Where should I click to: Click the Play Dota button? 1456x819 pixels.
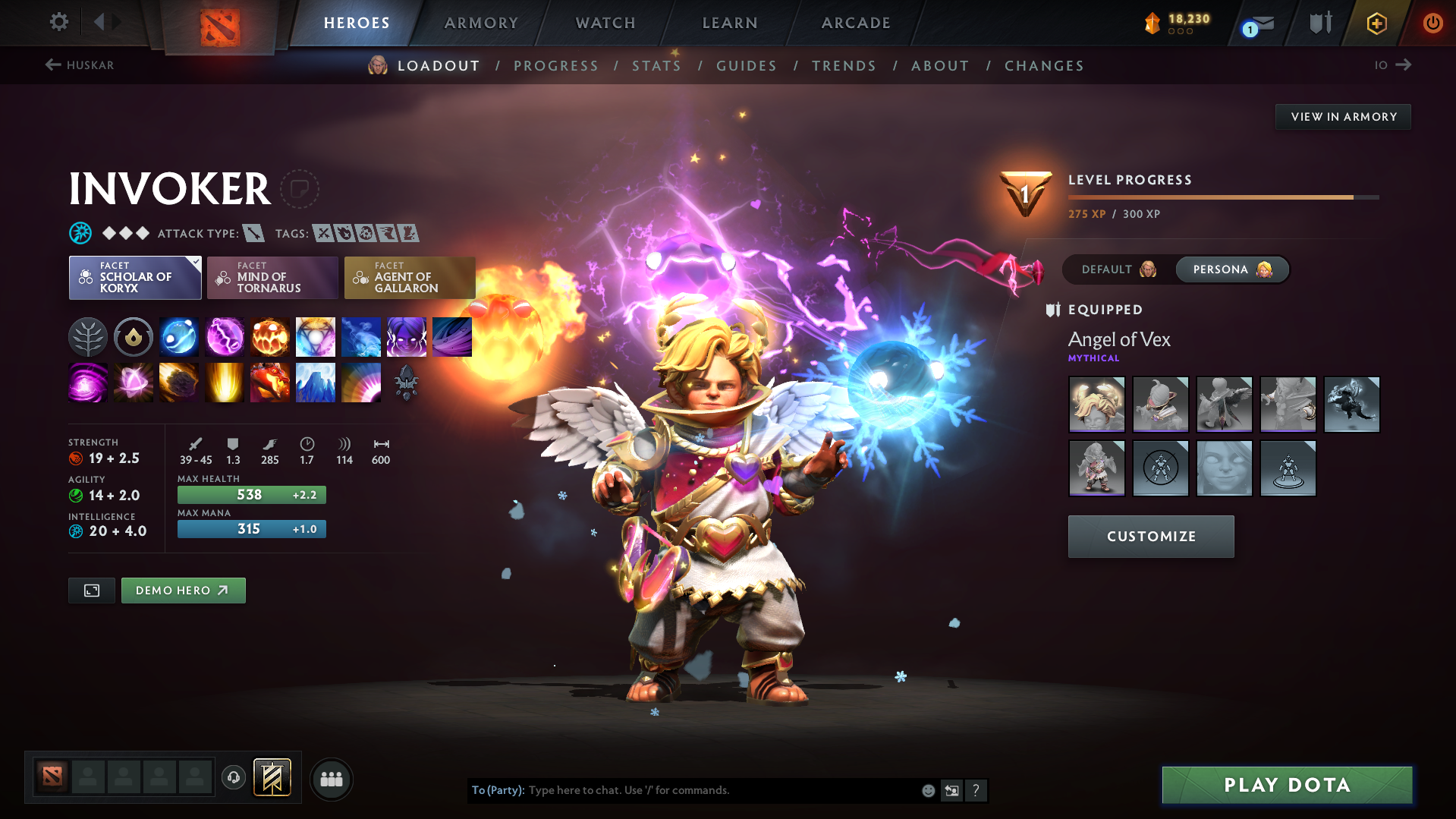(1287, 785)
